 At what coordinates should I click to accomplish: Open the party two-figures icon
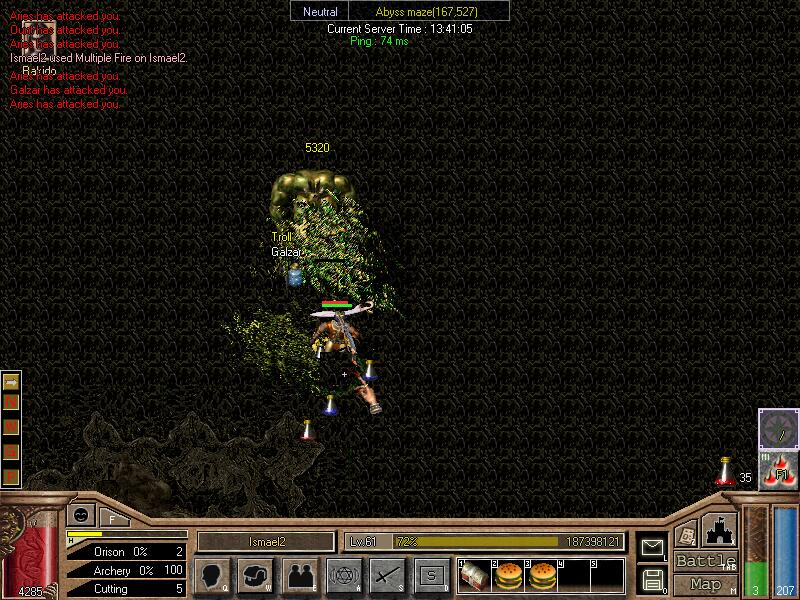click(299, 575)
